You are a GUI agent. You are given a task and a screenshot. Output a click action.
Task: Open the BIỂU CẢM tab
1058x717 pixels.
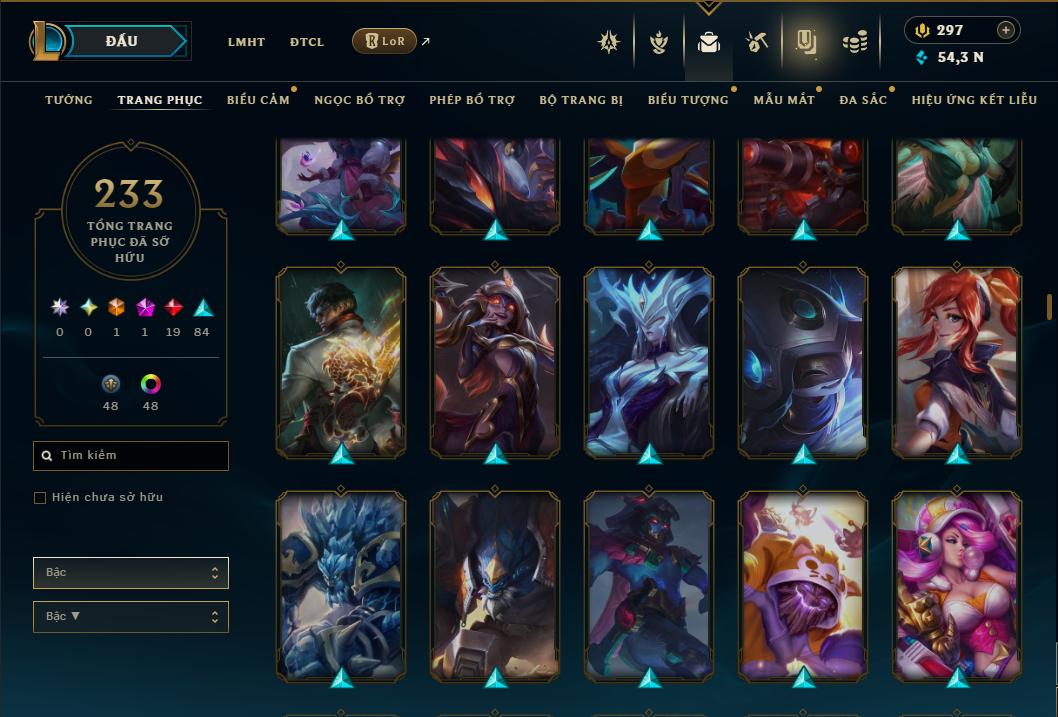click(x=258, y=100)
